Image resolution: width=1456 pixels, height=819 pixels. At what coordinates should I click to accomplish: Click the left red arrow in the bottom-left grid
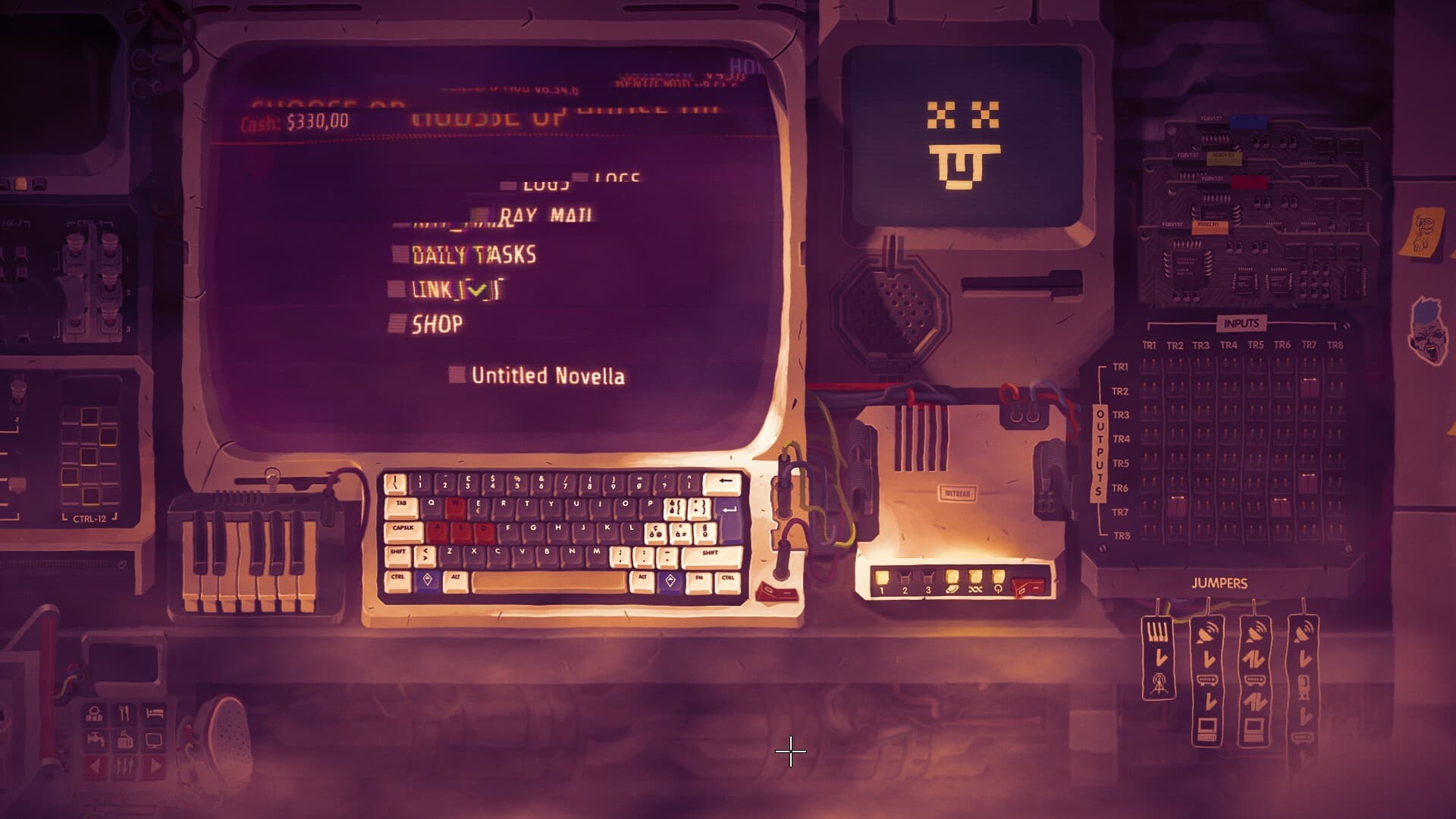[95, 767]
